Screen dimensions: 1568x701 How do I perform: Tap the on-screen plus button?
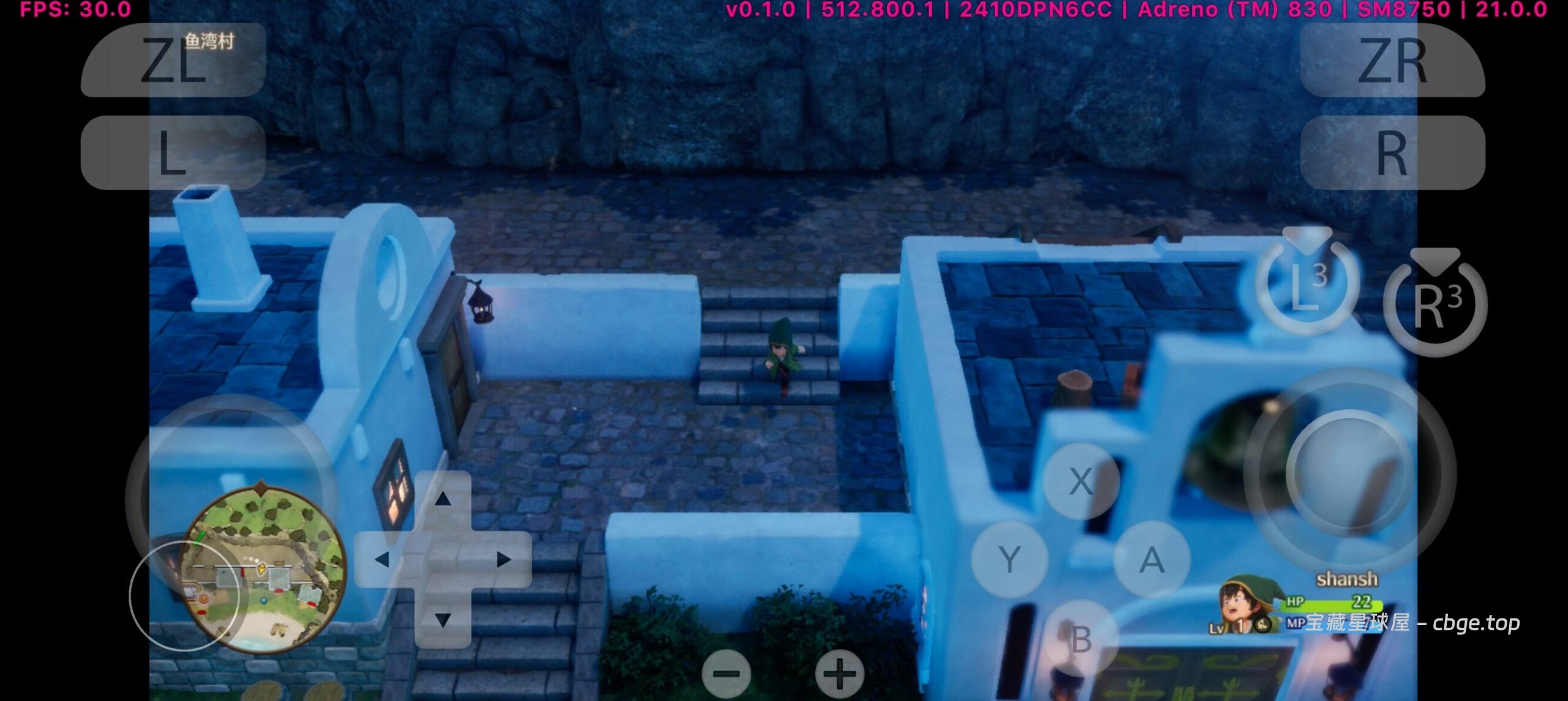point(840,674)
